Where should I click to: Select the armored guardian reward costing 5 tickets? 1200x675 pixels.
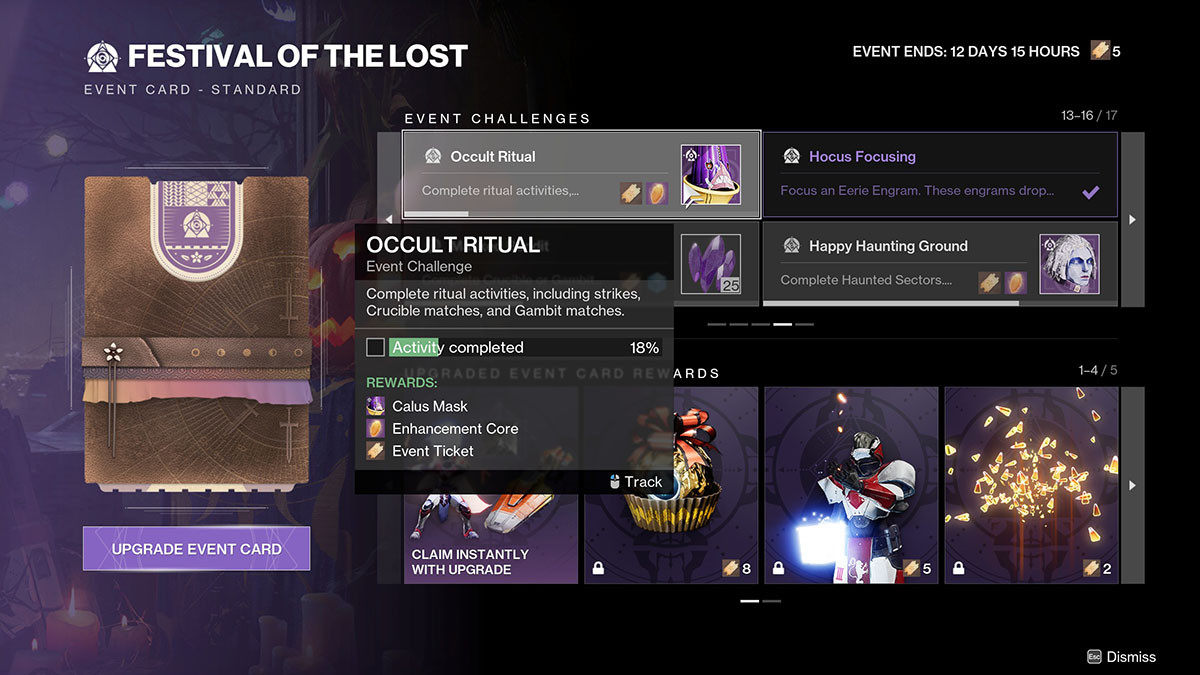point(851,485)
